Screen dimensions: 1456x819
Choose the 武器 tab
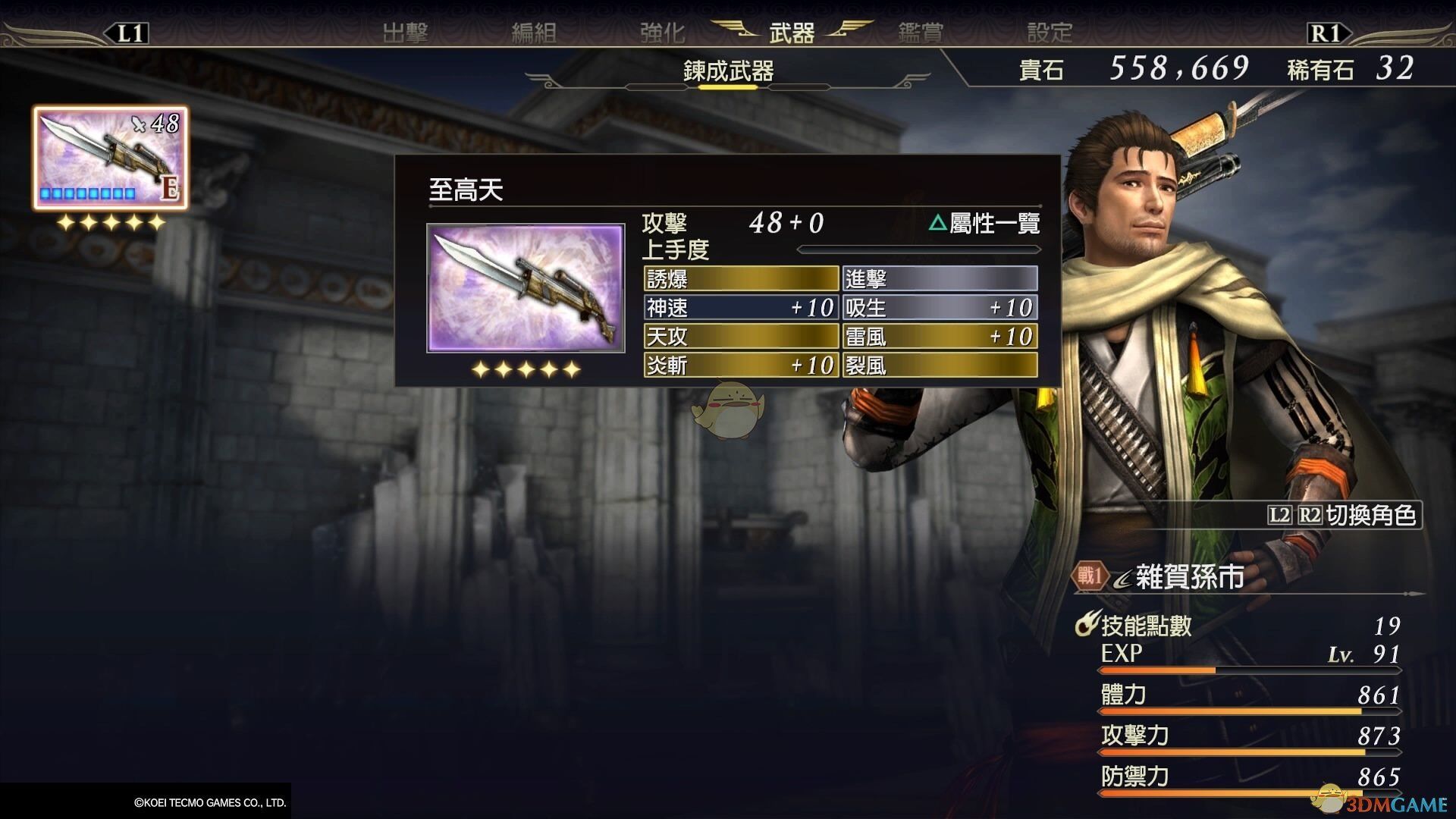(792, 33)
